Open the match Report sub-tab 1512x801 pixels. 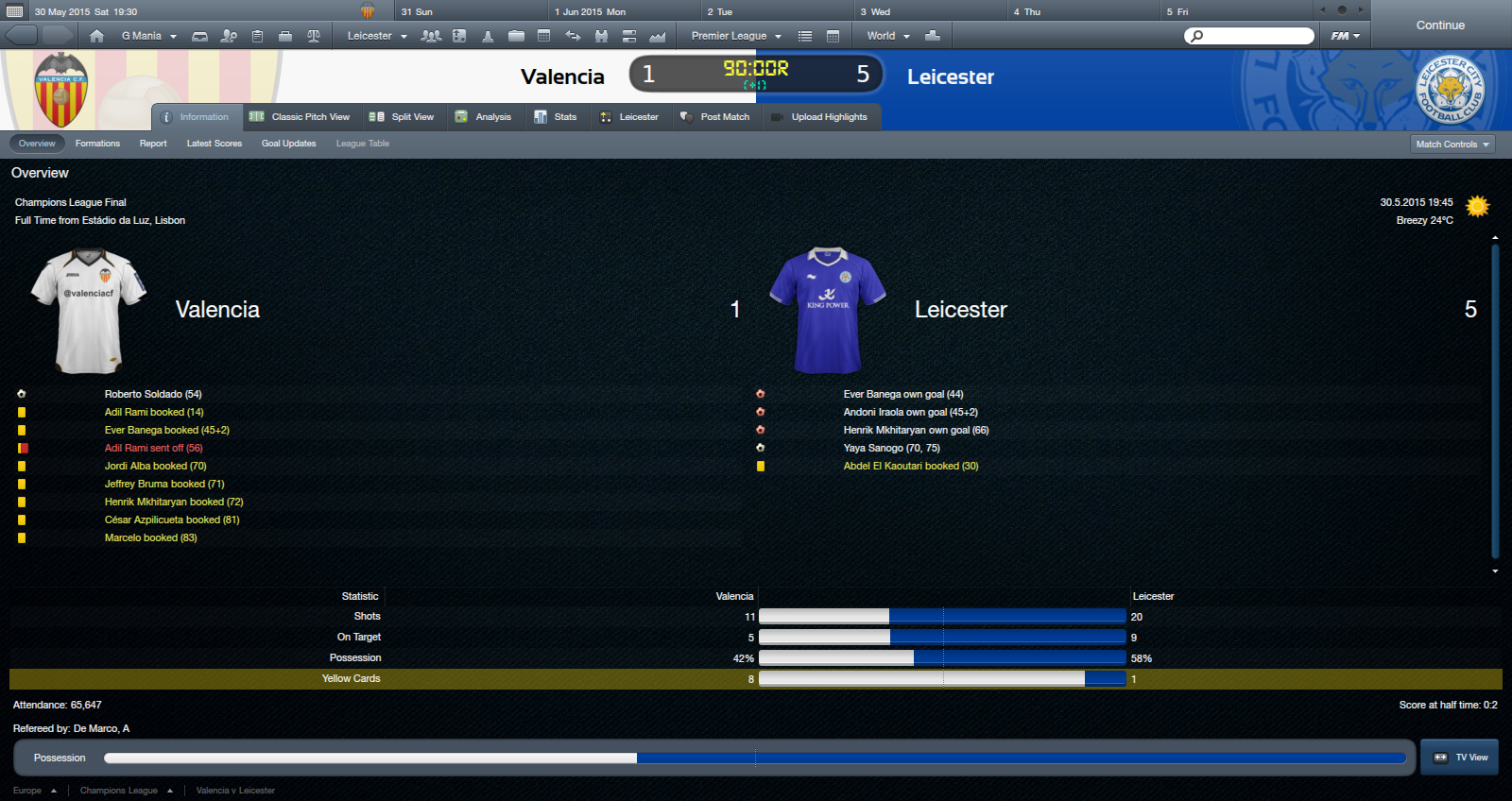point(153,144)
